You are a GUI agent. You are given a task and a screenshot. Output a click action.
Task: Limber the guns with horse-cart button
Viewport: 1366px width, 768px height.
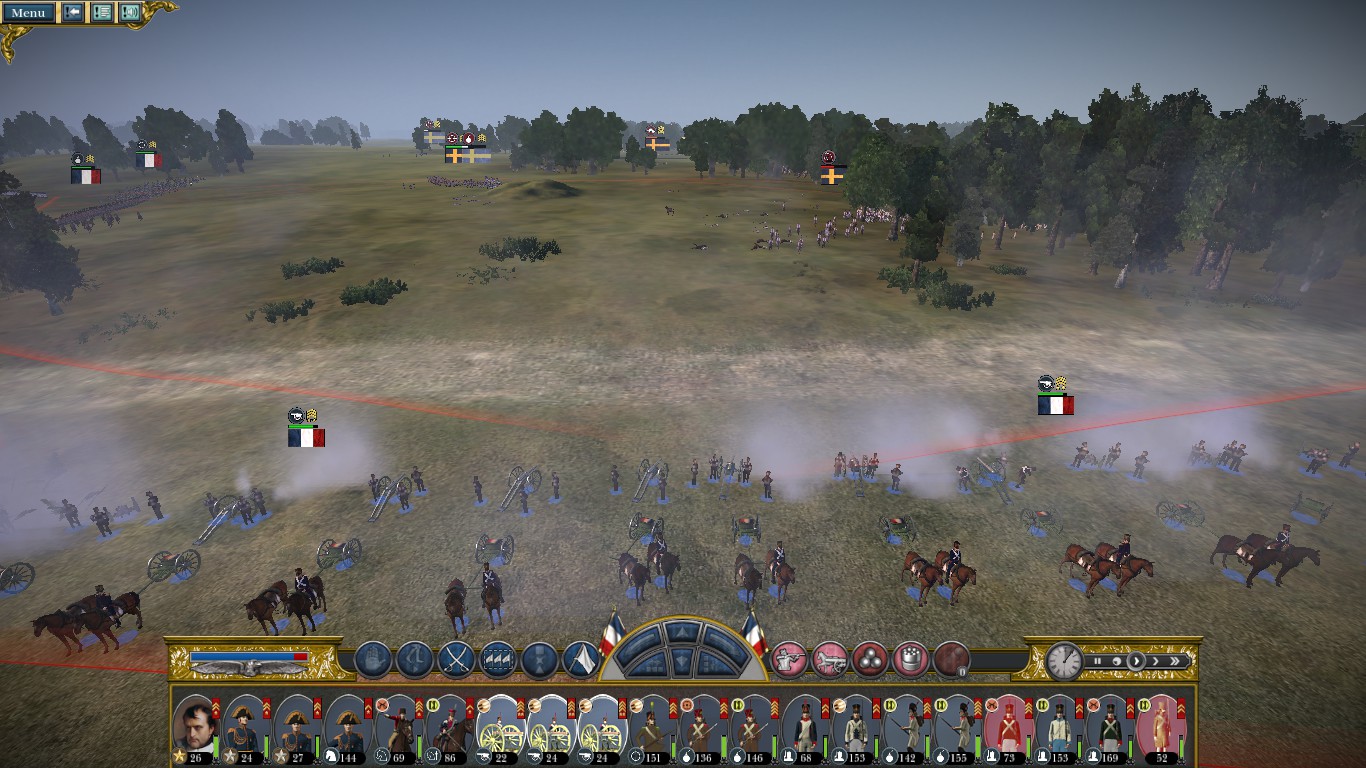point(830,659)
